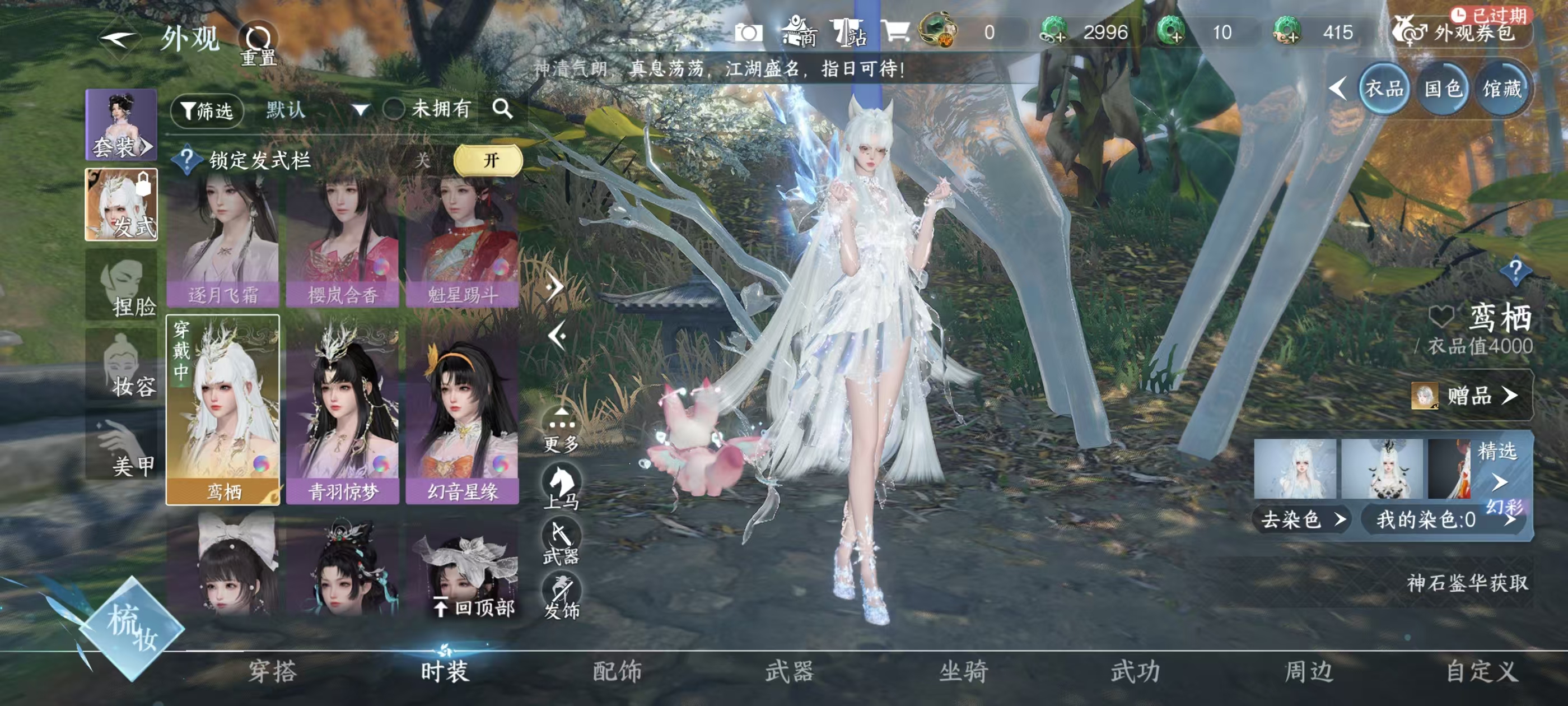Screen dimensions: 1568x706
Task: Open the hairstyle search magnifier
Action: point(503,110)
